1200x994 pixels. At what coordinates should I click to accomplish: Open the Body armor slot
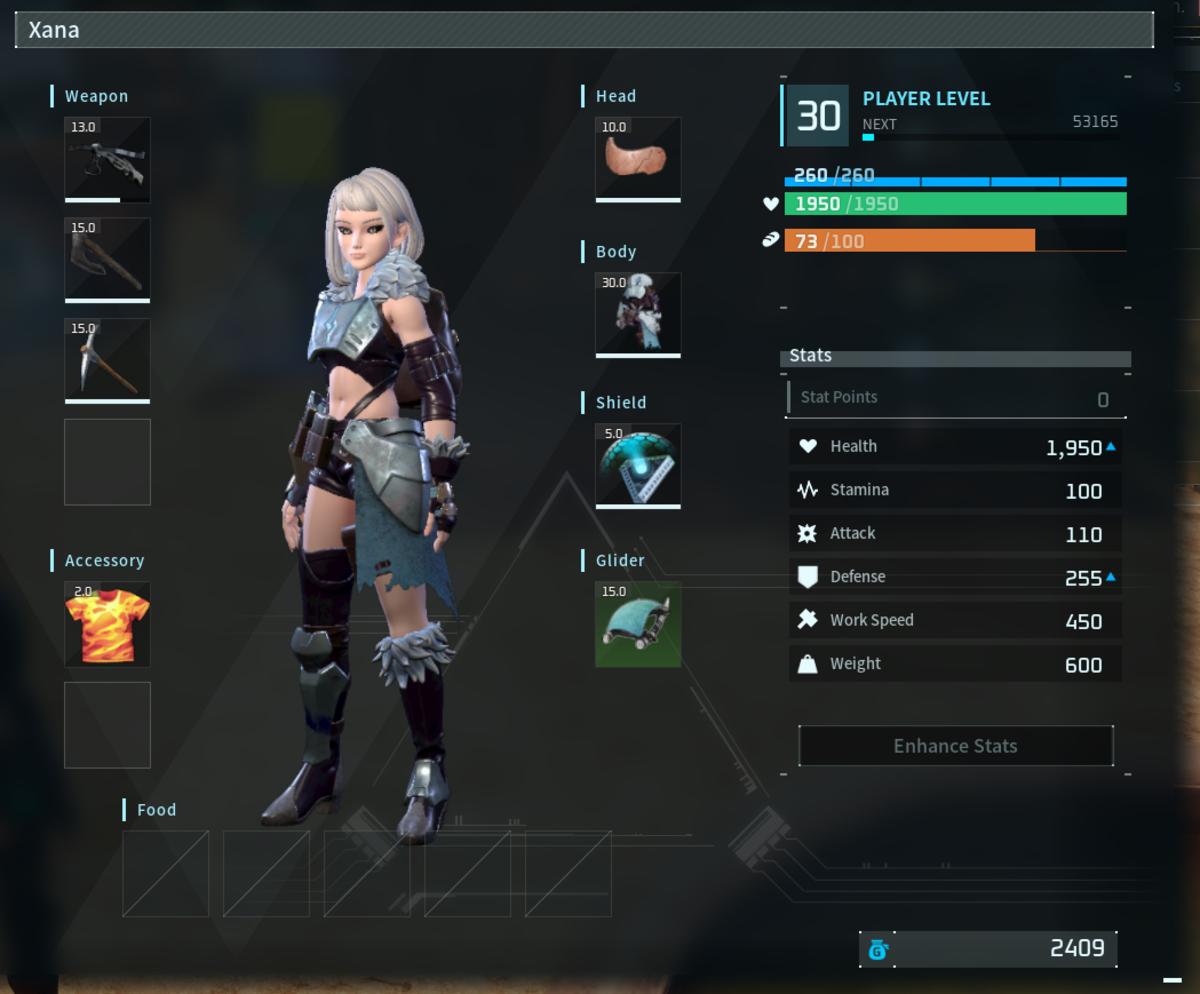pos(638,314)
